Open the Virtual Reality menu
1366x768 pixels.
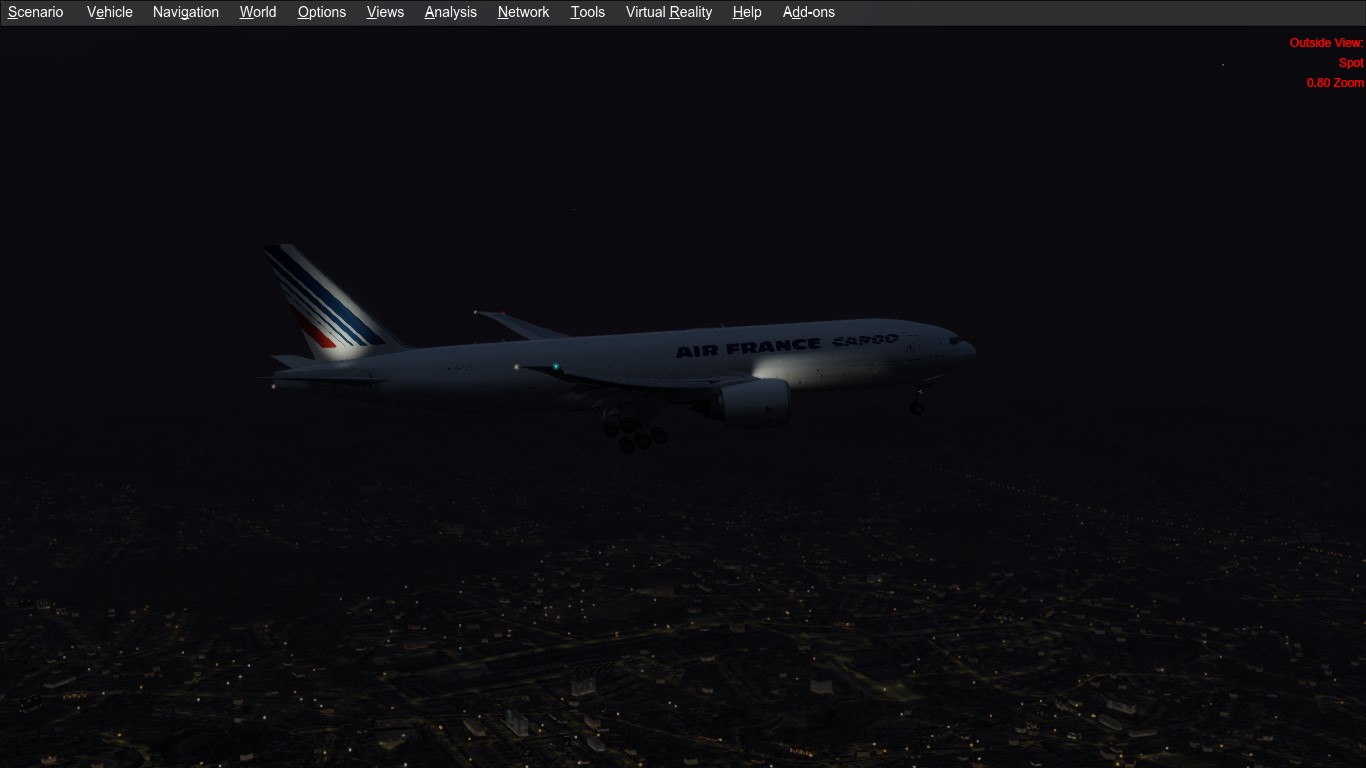tap(669, 12)
